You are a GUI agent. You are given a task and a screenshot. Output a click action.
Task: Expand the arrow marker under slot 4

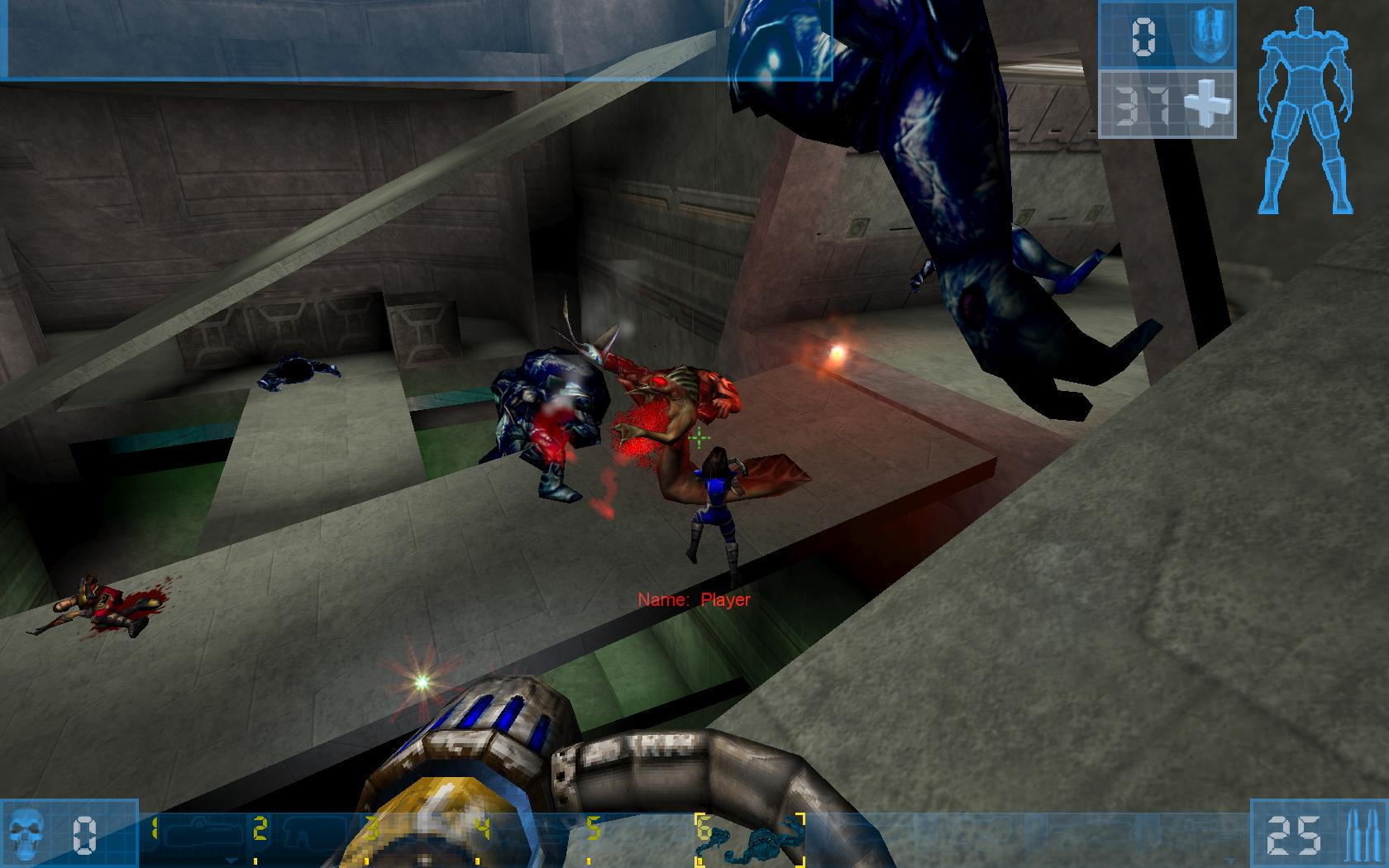point(480,860)
